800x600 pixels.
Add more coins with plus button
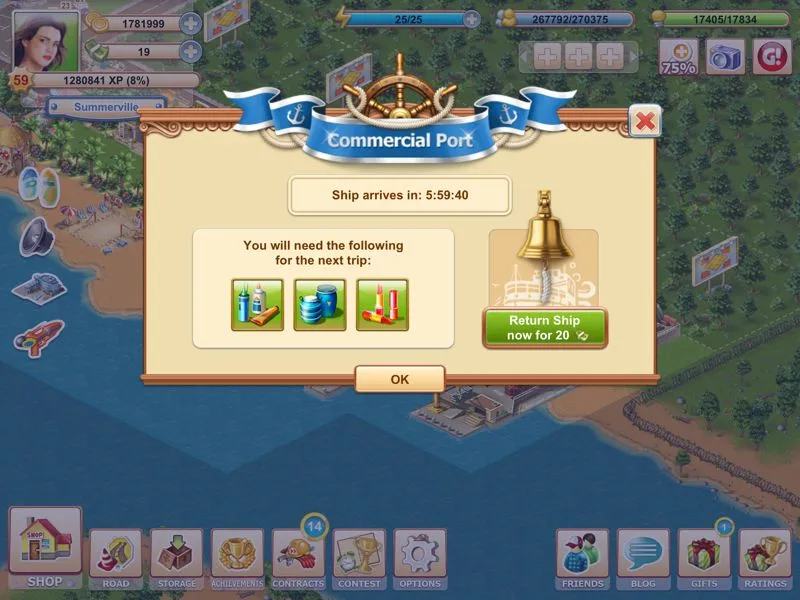[x=190, y=23]
